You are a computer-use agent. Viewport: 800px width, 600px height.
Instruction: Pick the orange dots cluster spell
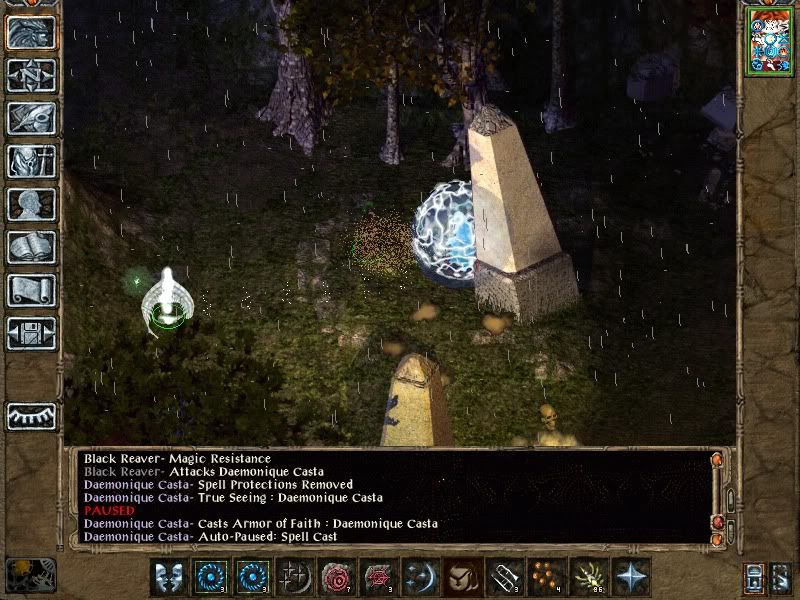tap(546, 577)
